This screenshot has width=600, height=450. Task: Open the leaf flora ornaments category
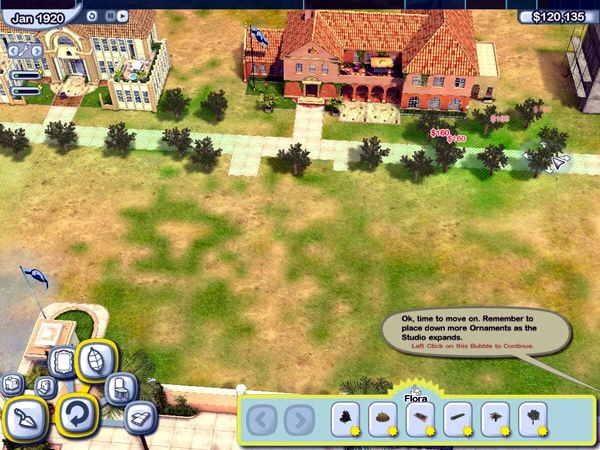(x=96, y=361)
